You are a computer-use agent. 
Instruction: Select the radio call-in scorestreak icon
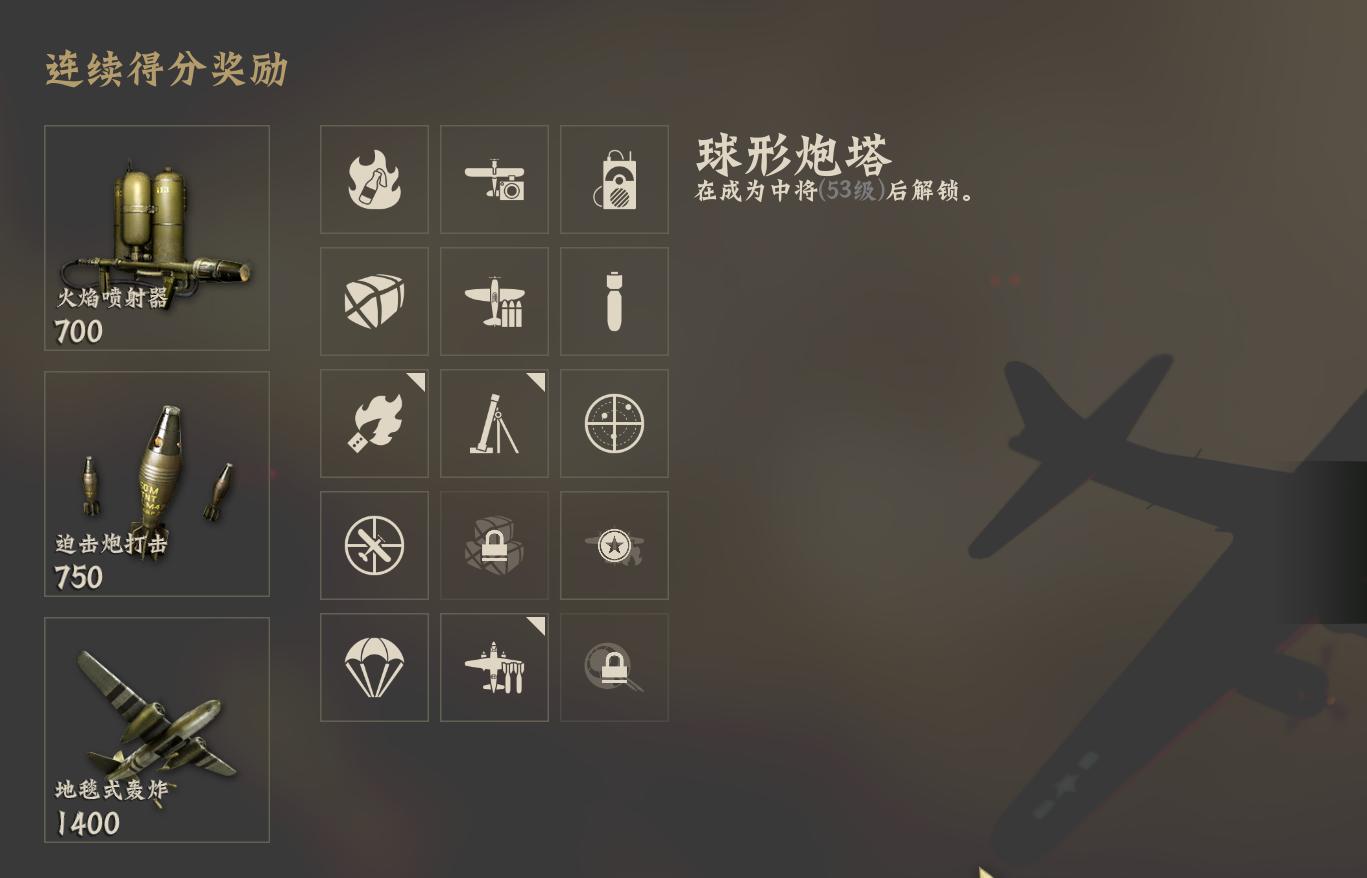[x=613, y=179]
